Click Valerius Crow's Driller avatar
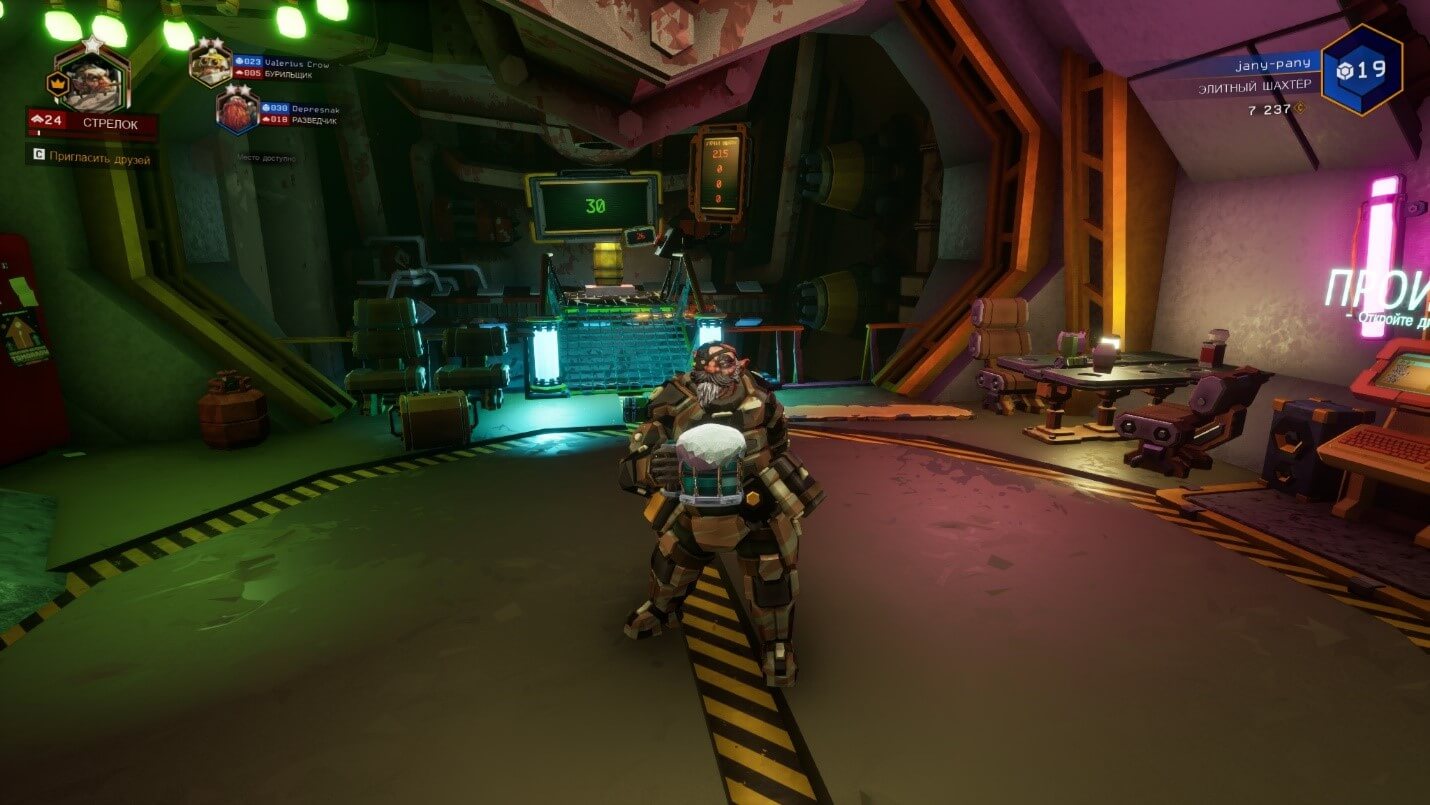 (210, 64)
